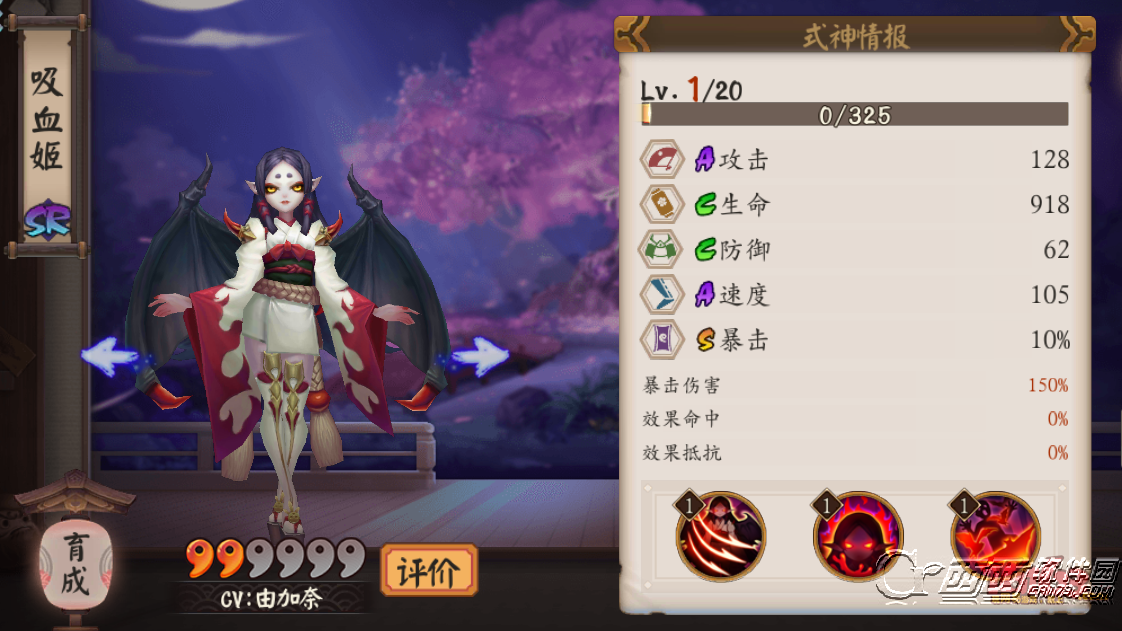Tap the 防御 defense armor icon

click(x=662, y=250)
